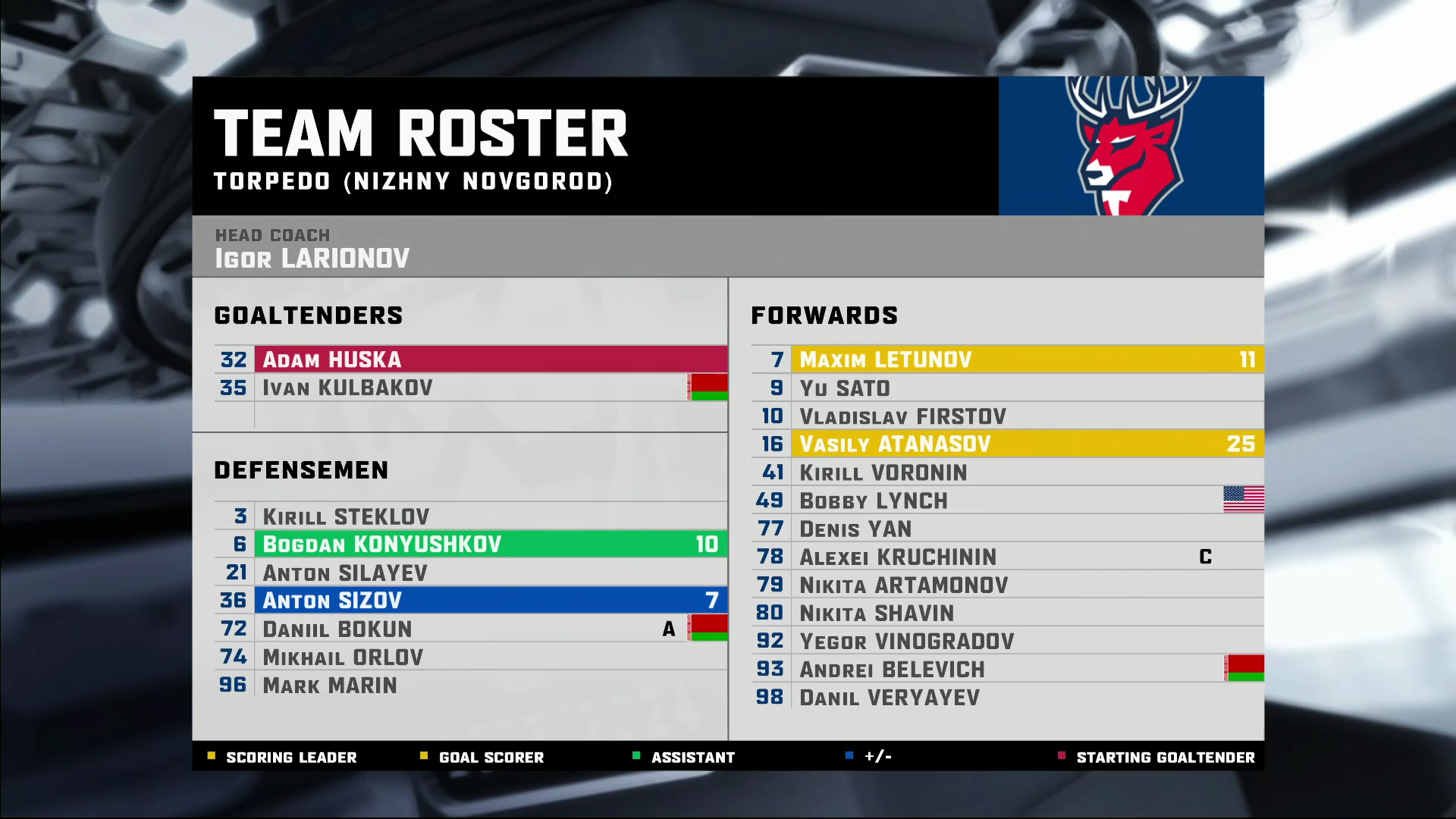This screenshot has height=819, width=1456.
Task: Select assistant captain Daniil Bokun
Action: point(470,629)
